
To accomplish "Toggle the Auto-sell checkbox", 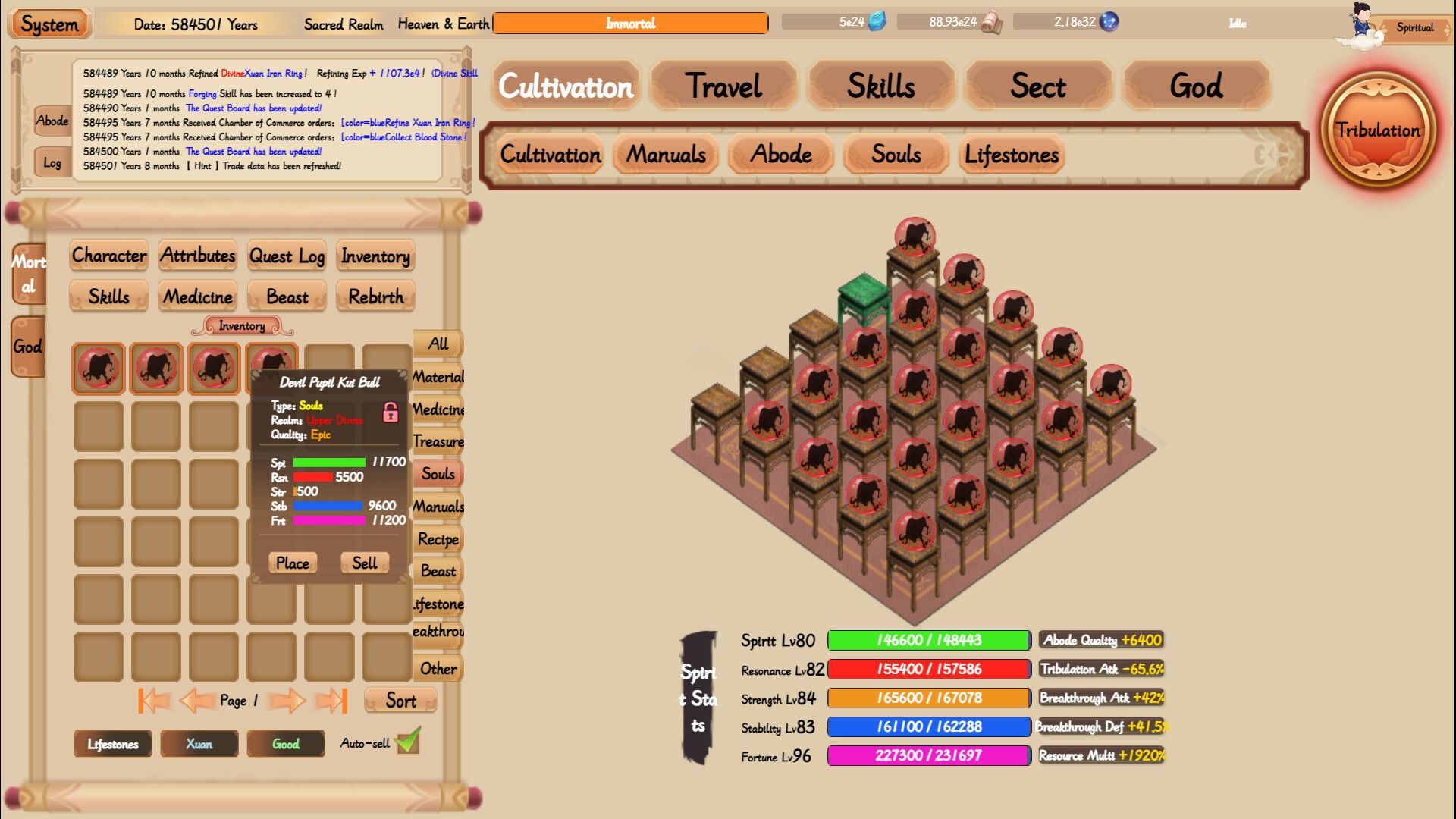I will (x=408, y=742).
